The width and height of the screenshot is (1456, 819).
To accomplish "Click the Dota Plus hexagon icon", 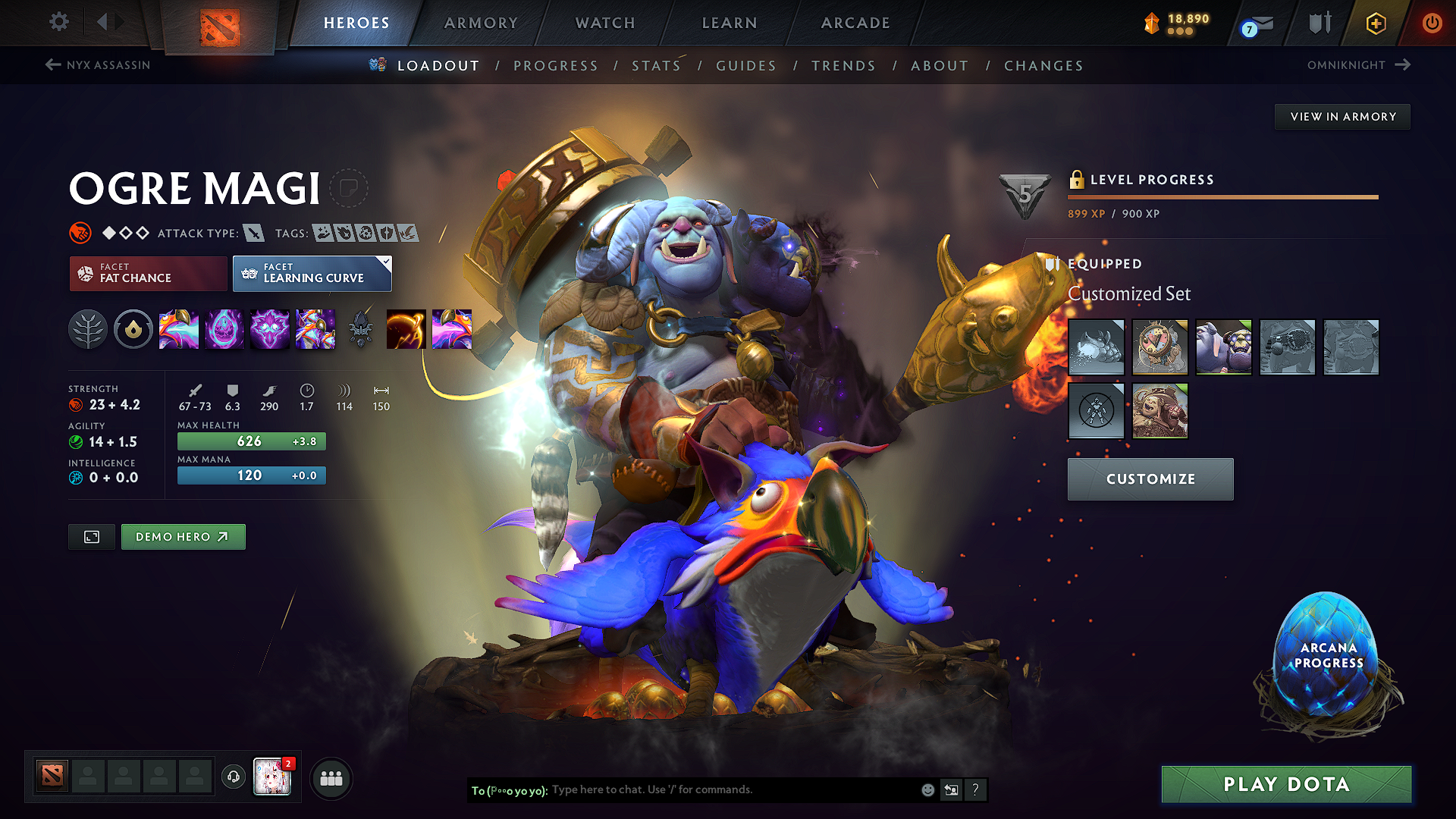I will coord(1375,23).
